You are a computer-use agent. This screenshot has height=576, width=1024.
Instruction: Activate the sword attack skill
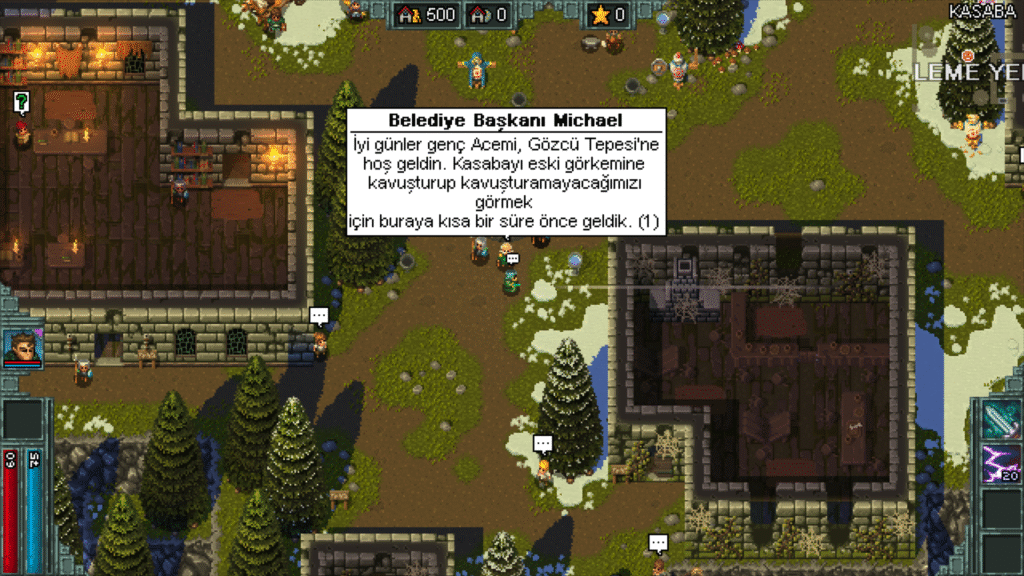pos(1001,420)
